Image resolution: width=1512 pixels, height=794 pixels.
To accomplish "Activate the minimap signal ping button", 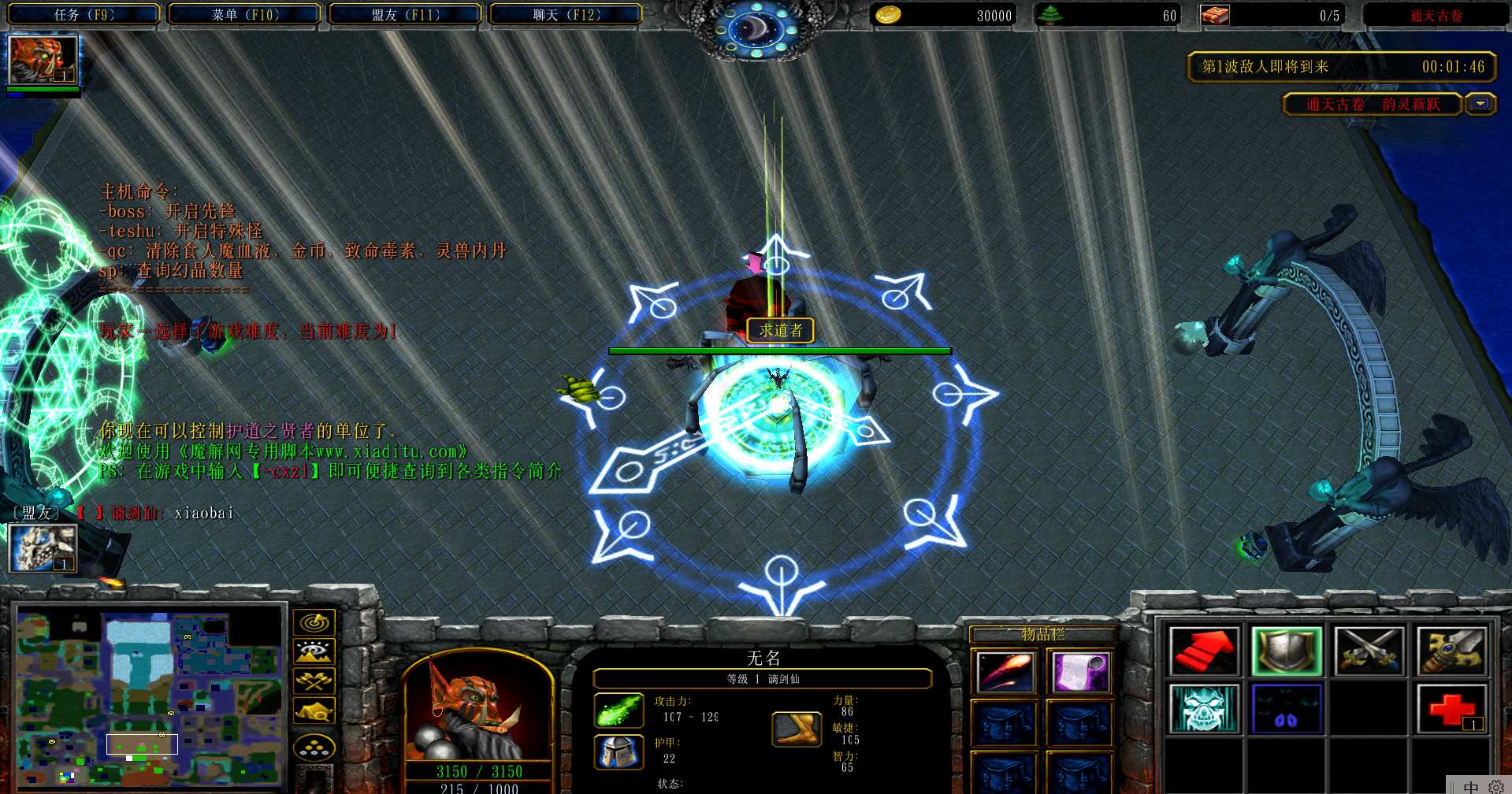I will (x=314, y=623).
